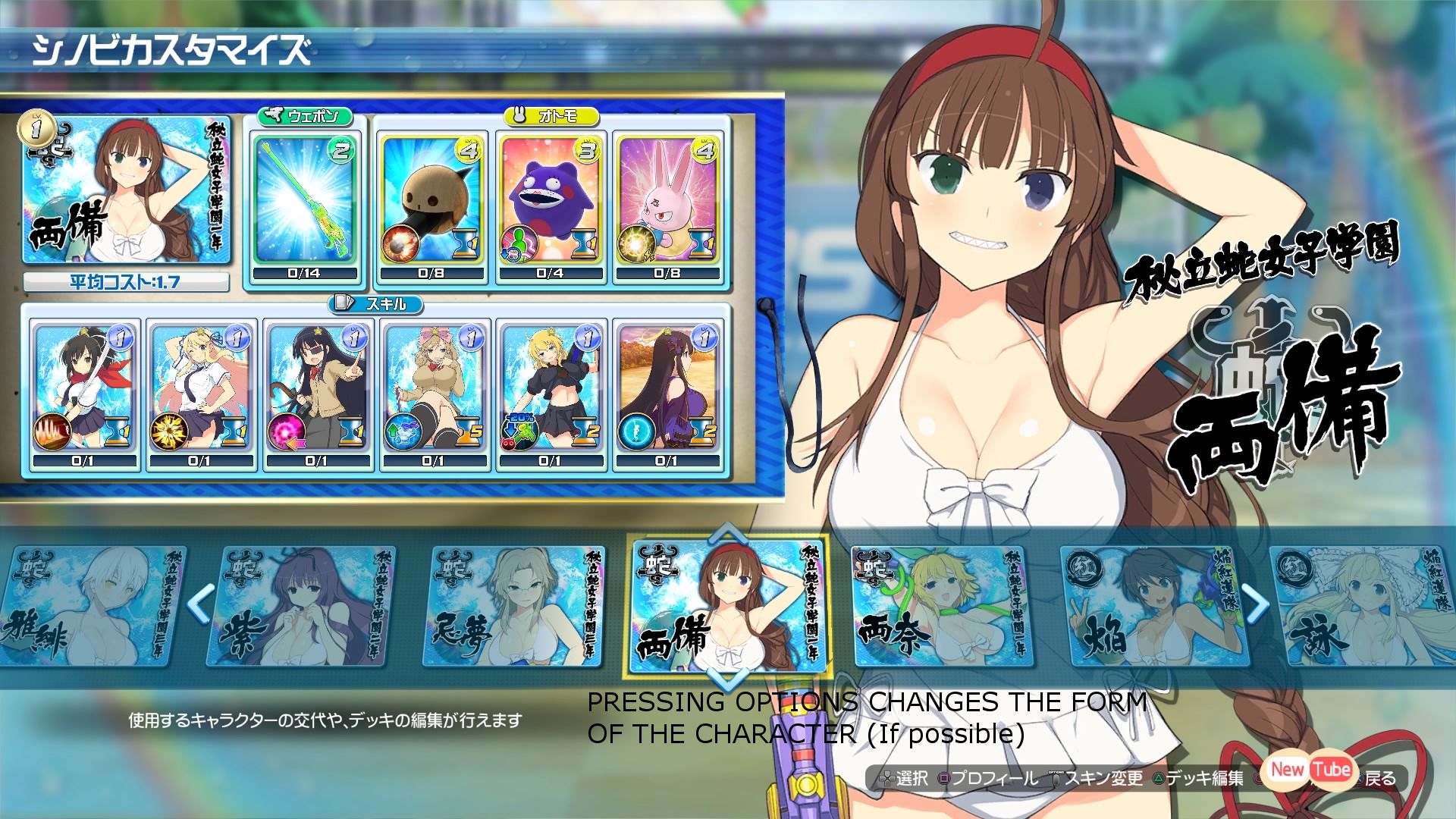Click the up arrow above Ryobi's selected card
Image resolution: width=1456 pixels, height=819 pixels.
pos(726,532)
